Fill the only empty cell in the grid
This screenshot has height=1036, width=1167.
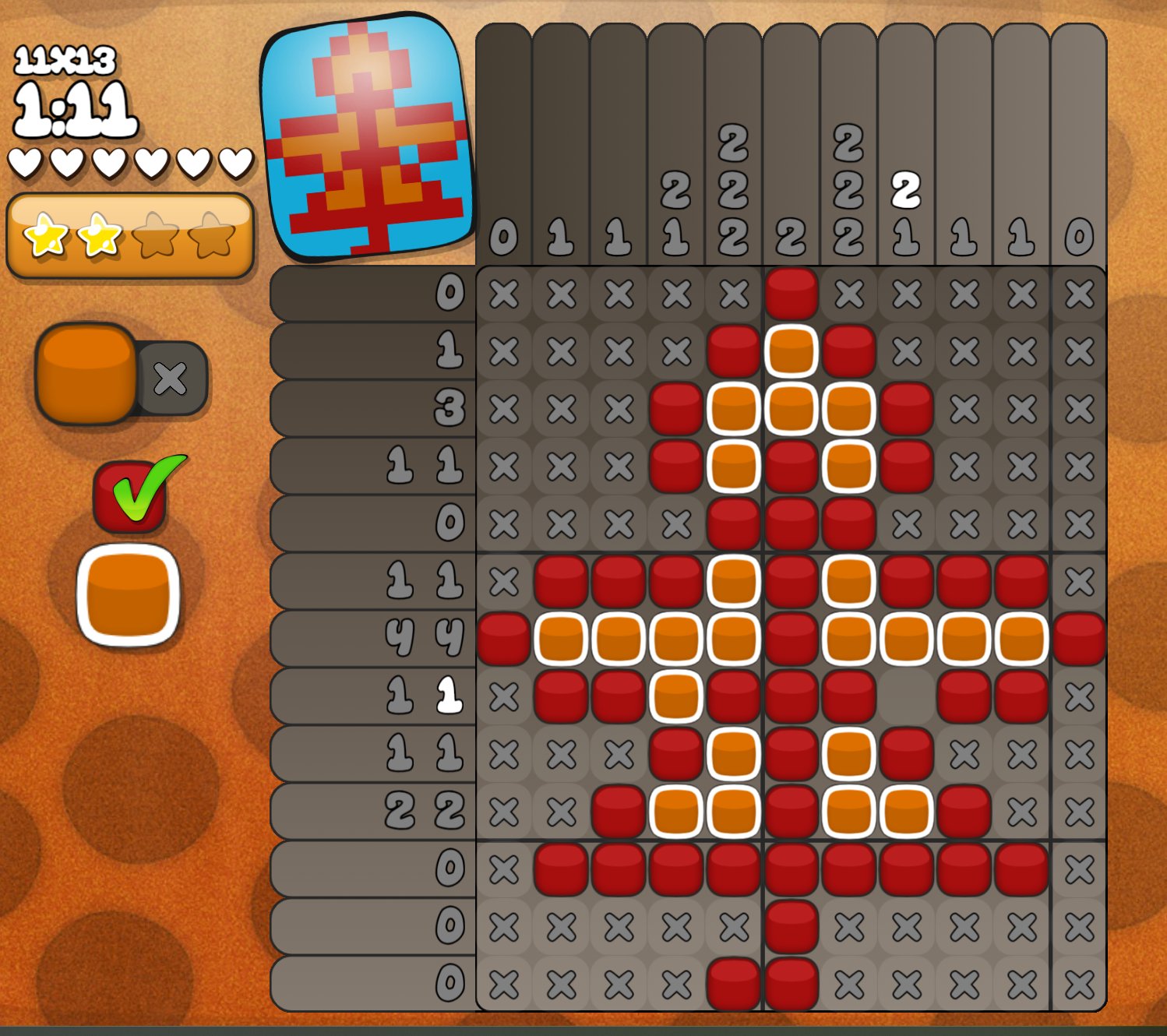point(906,696)
